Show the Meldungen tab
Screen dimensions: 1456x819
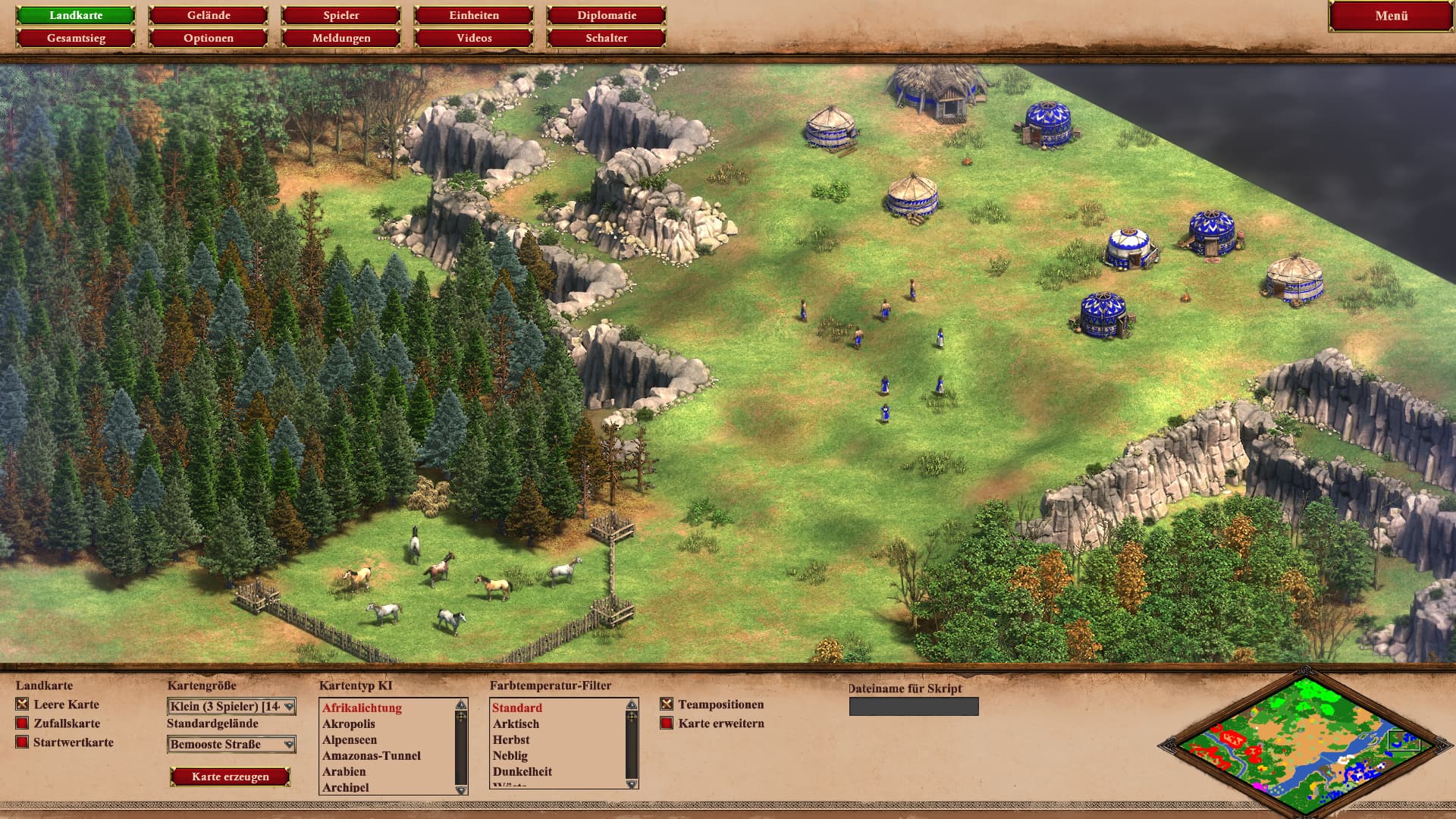[x=341, y=38]
